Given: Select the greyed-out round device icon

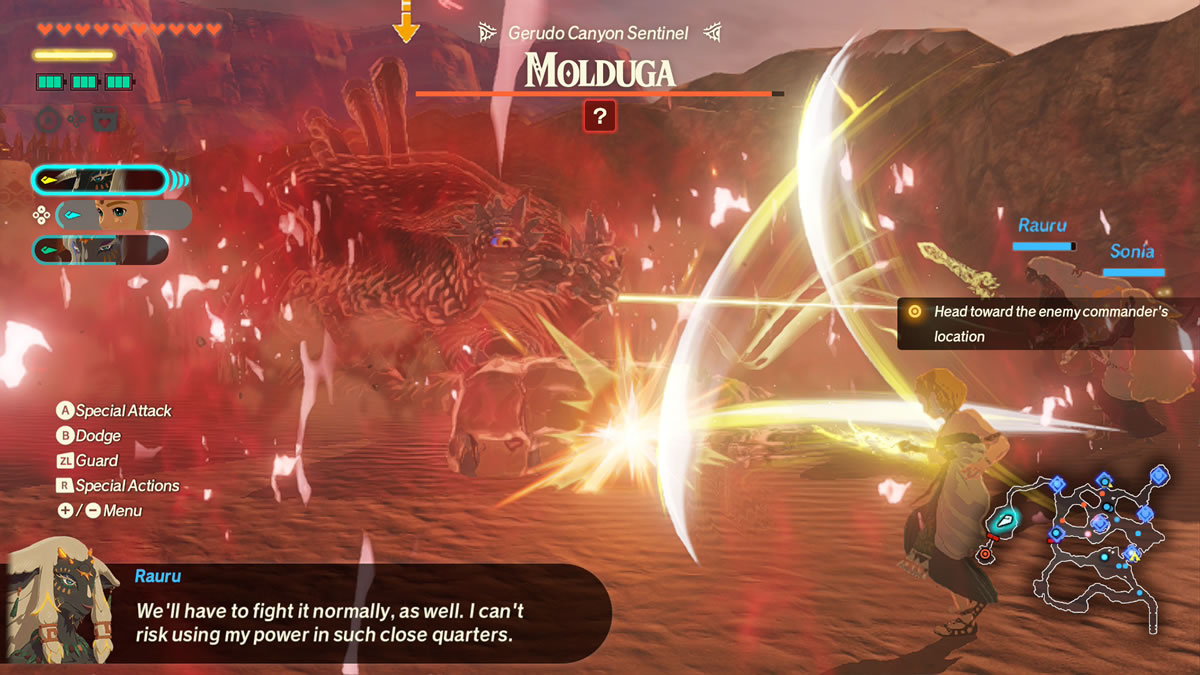Looking at the screenshot, I should [x=48, y=120].
